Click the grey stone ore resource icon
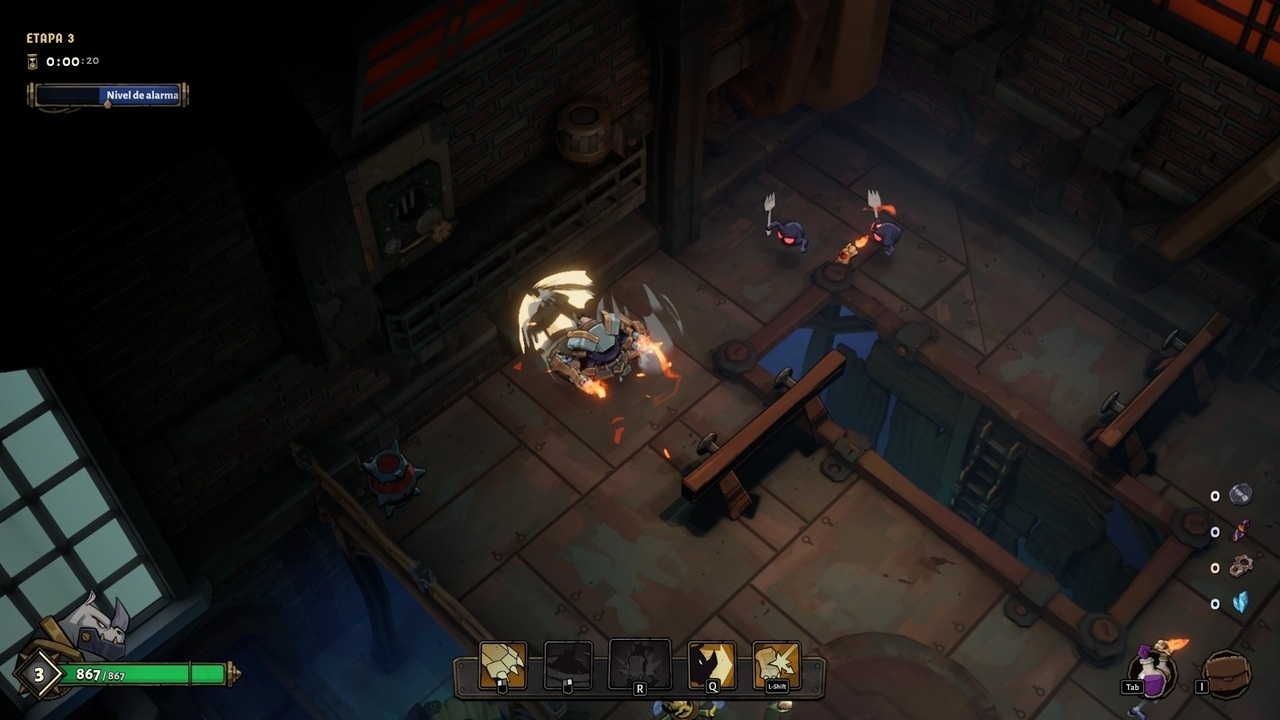This screenshot has width=1280, height=720. point(1241,494)
